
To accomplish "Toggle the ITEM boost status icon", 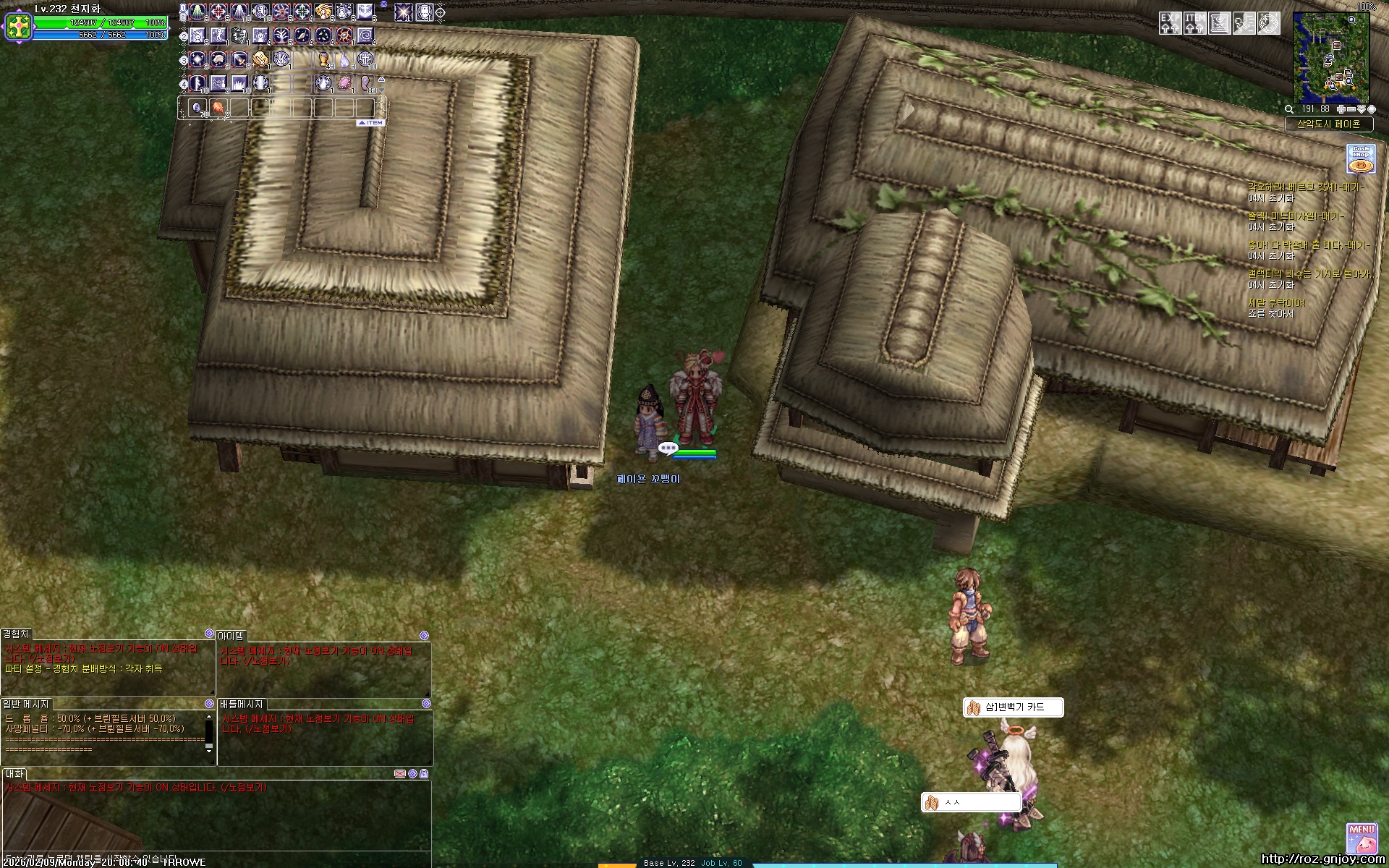I will click(x=1195, y=23).
